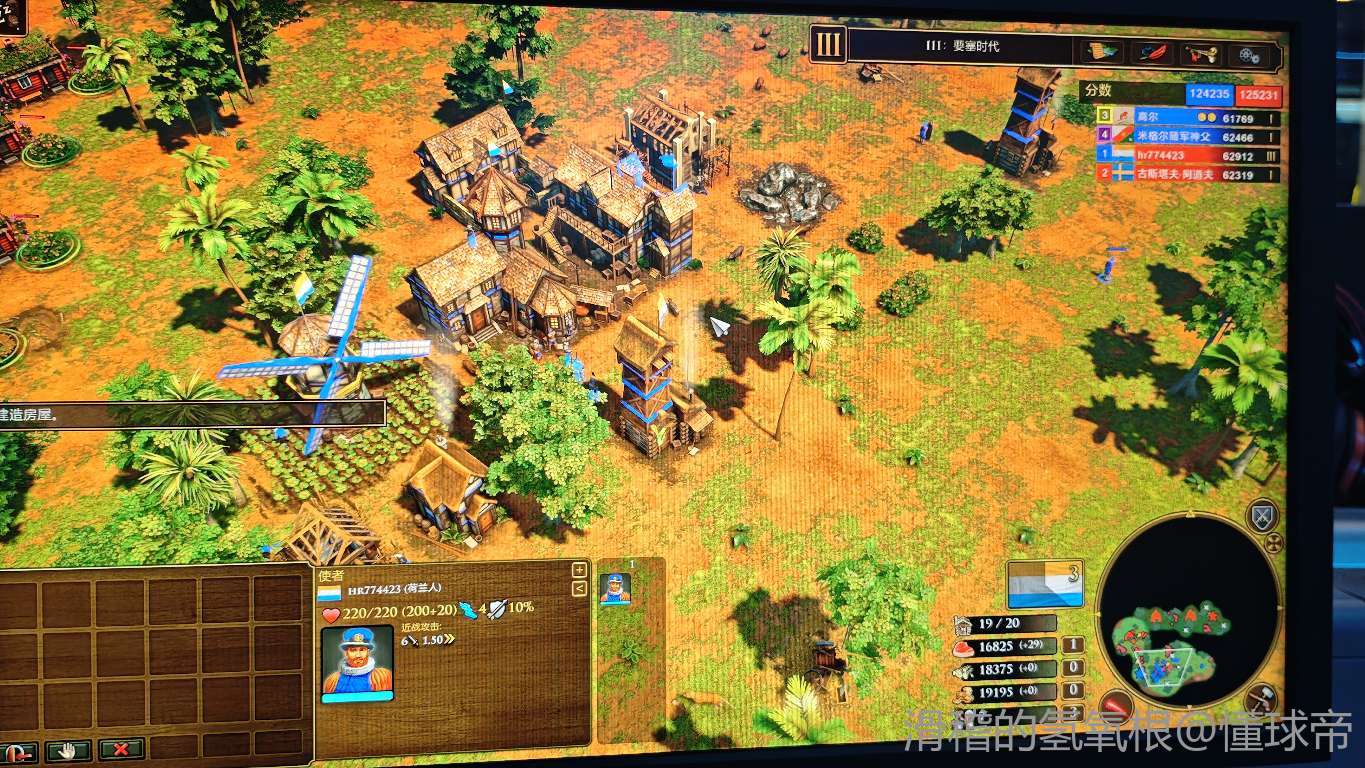Click the hammer button beside the minimap
Screen dimensions: 1365x768
point(1262,700)
